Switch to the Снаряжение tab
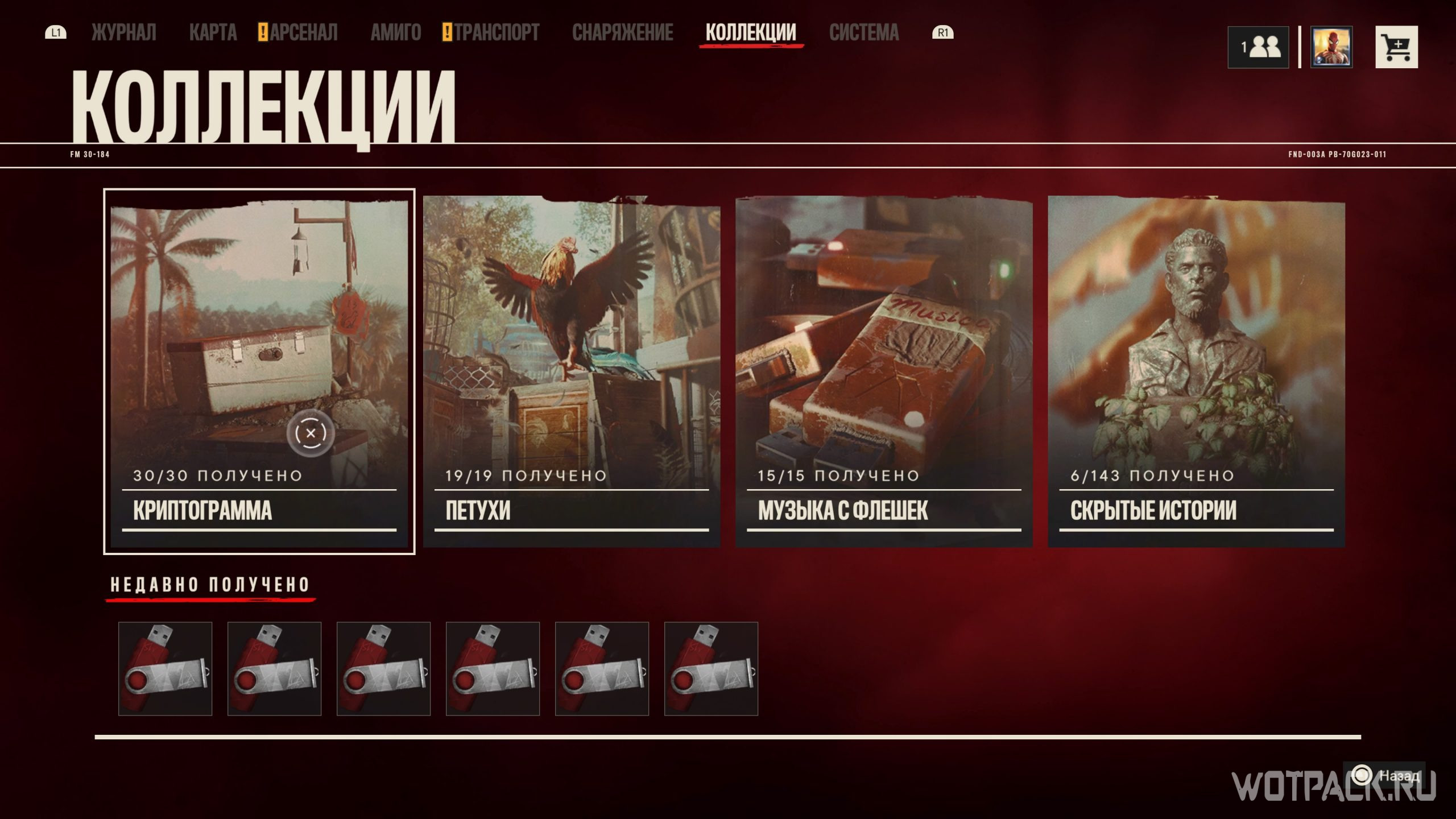The image size is (1456, 819). pos(622,32)
